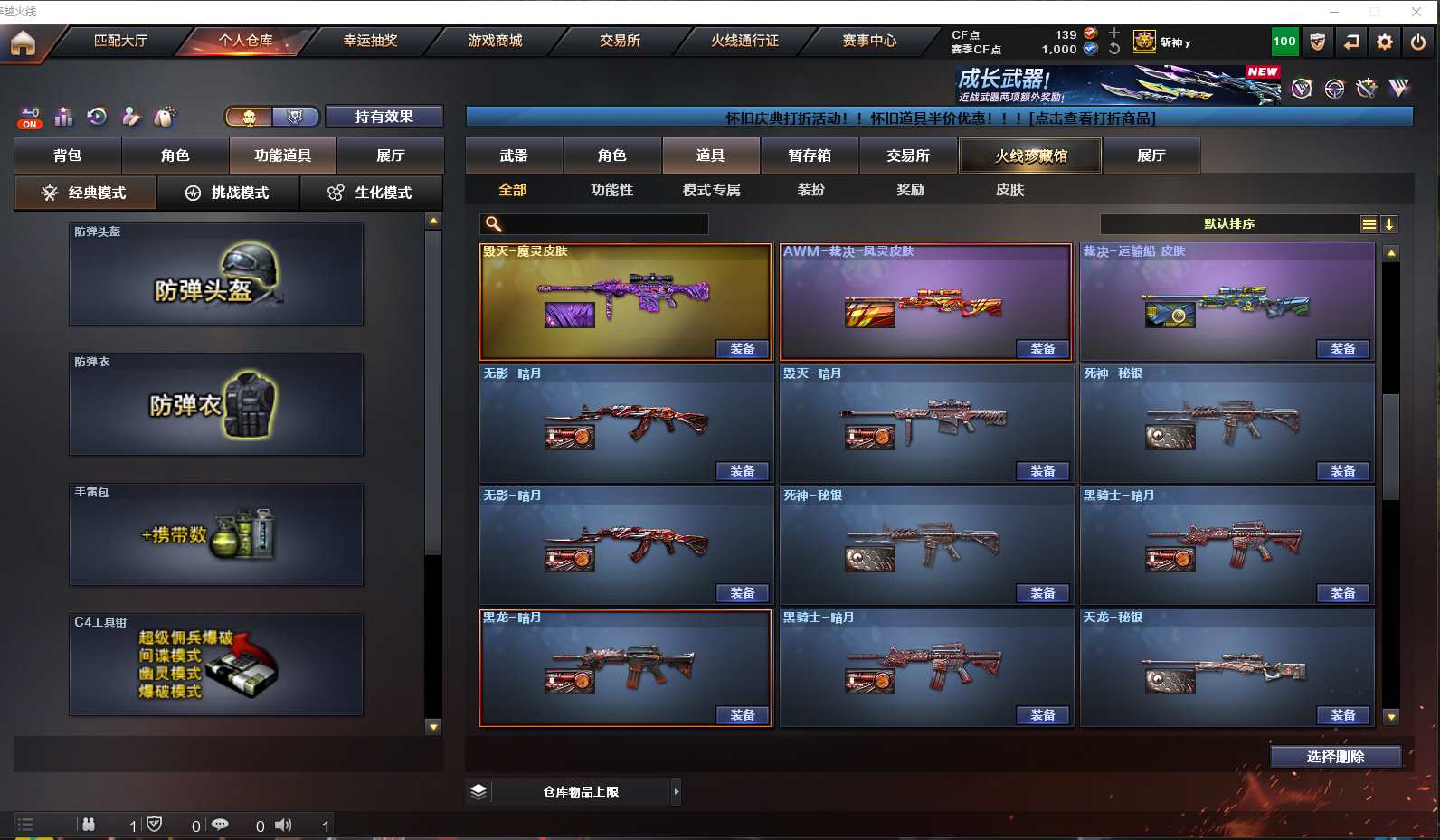
Task: Switch to the 背包 backpack tab
Action: click(68, 156)
